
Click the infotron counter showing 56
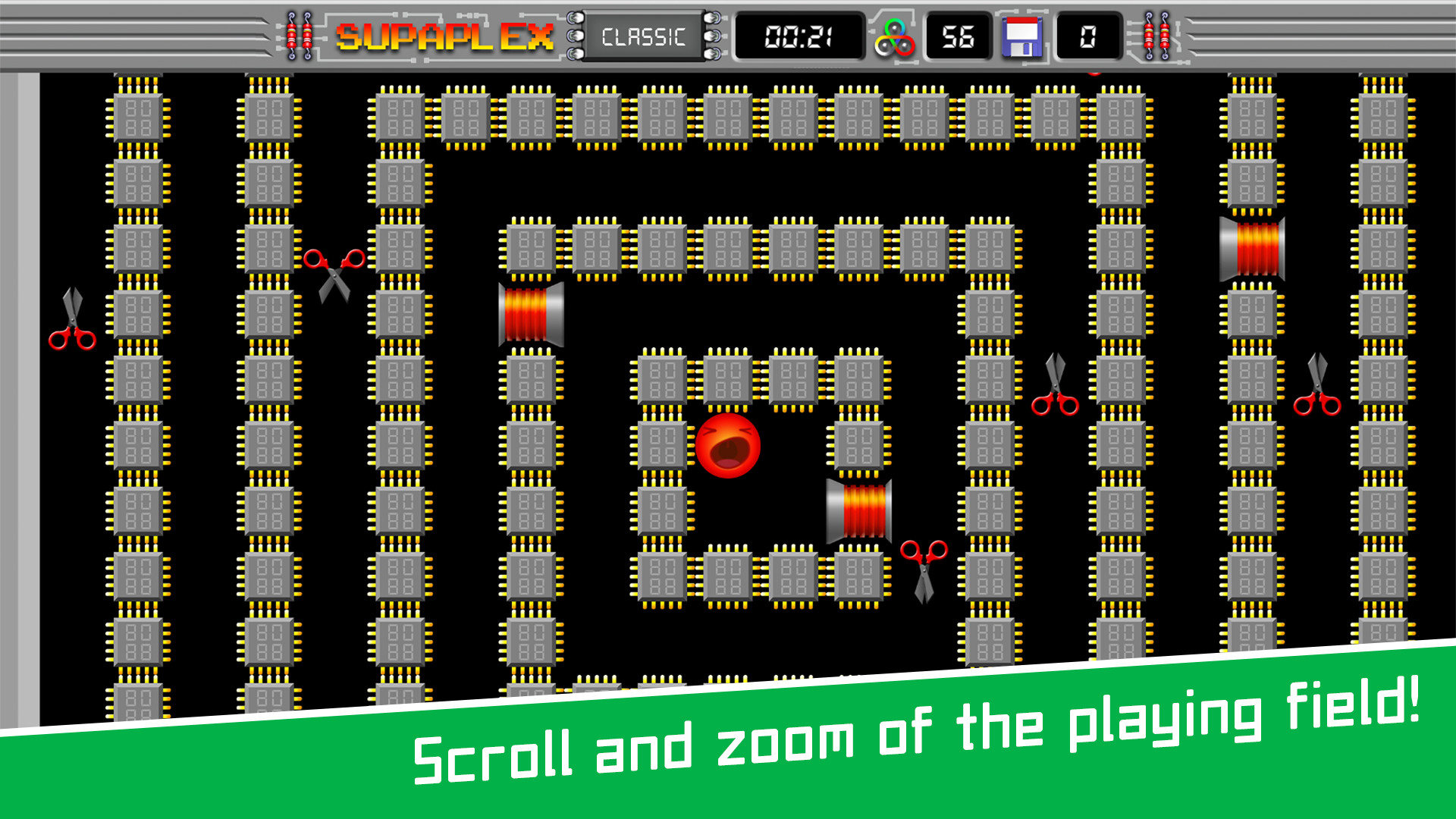point(957,36)
